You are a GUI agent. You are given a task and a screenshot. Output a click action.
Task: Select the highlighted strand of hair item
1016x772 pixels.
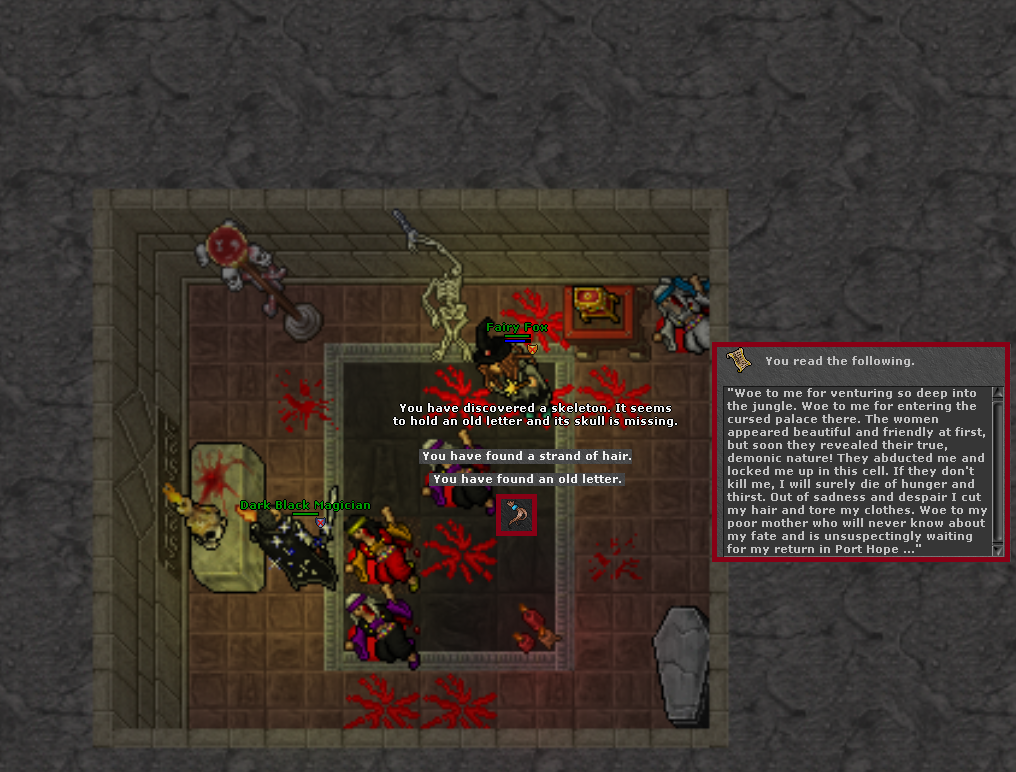pos(516,514)
